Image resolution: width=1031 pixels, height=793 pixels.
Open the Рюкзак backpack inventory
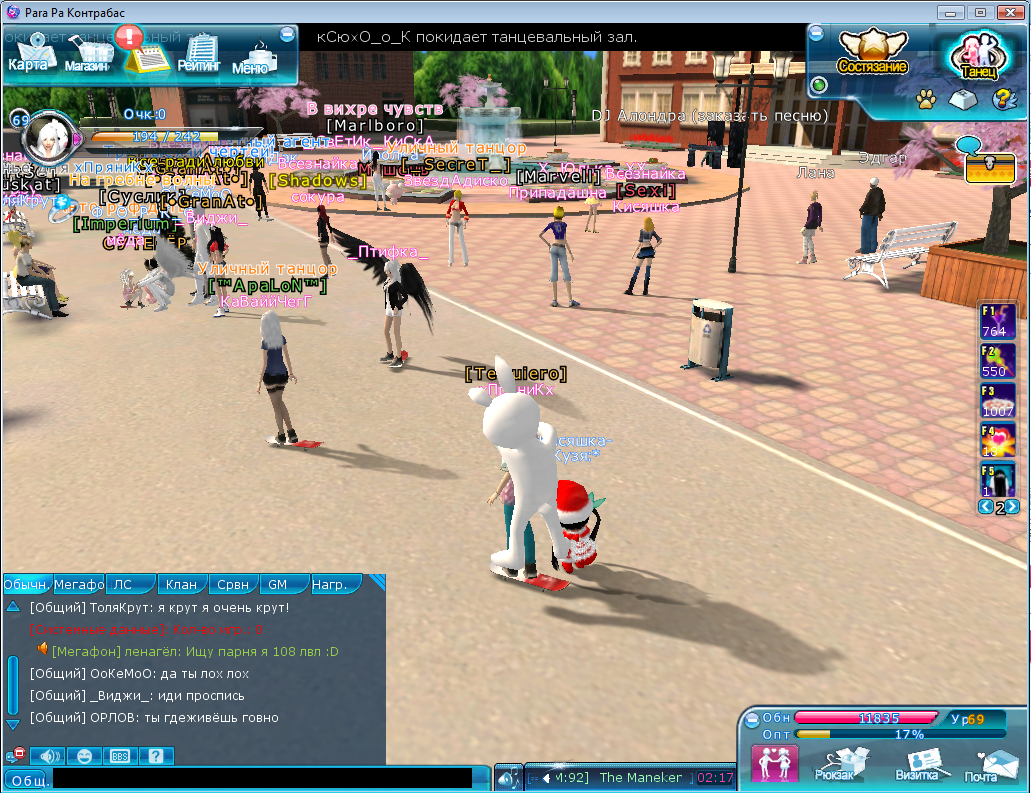tap(835, 764)
